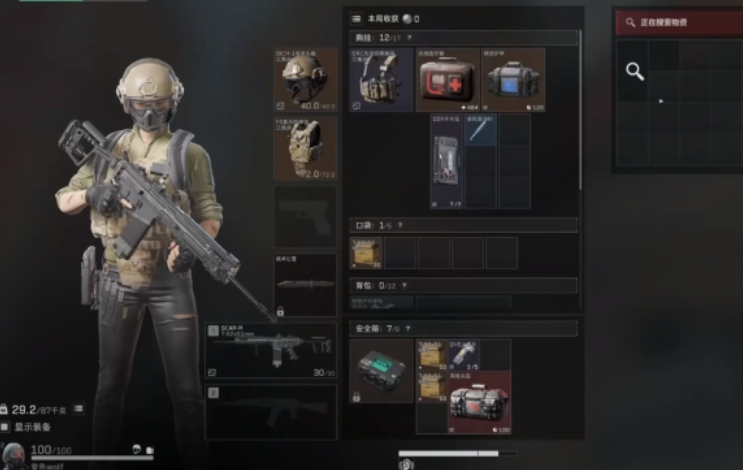
Task: Select the ammo box in pocket slot
Action: (x=365, y=253)
